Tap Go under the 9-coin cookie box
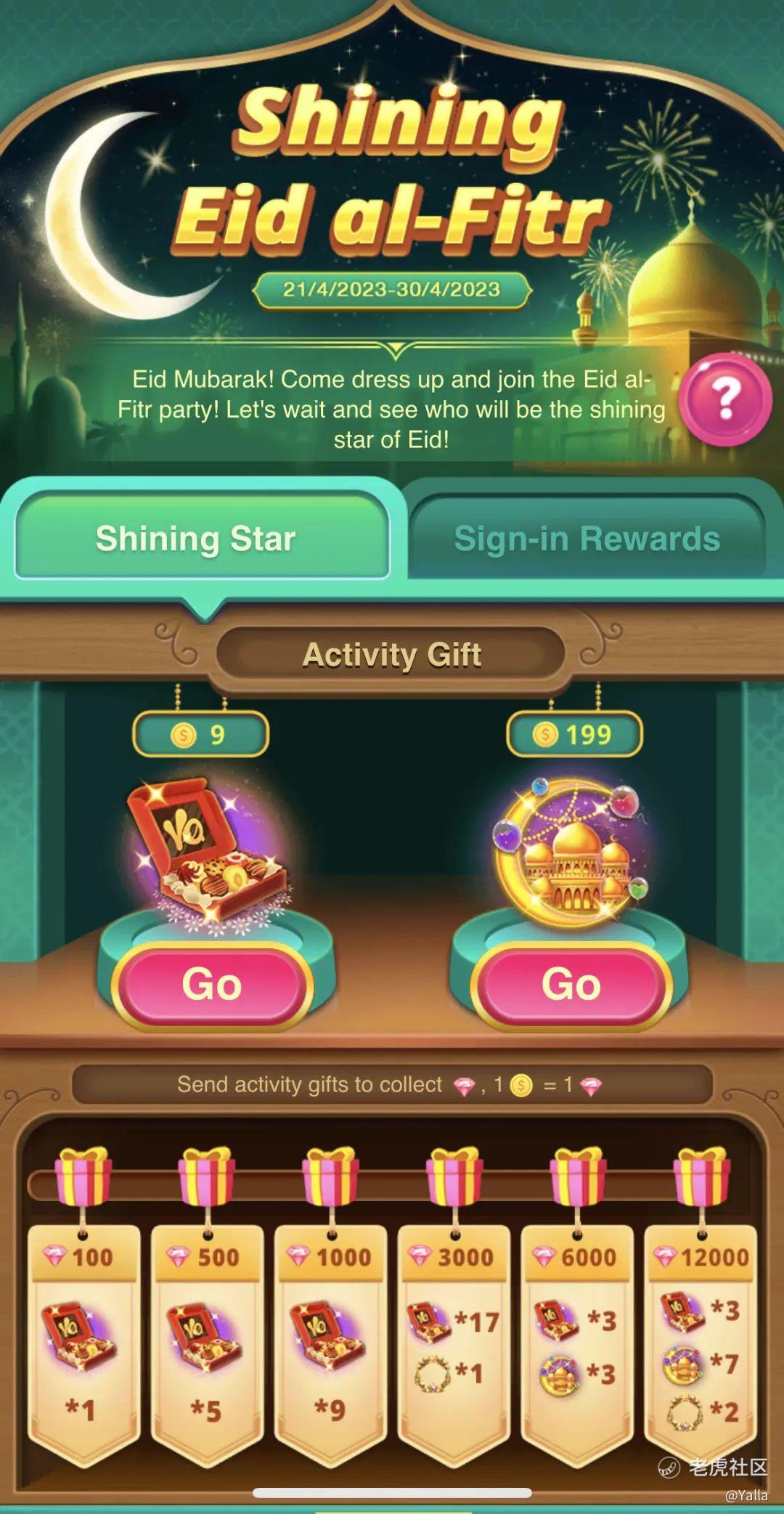 [x=212, y=985]
